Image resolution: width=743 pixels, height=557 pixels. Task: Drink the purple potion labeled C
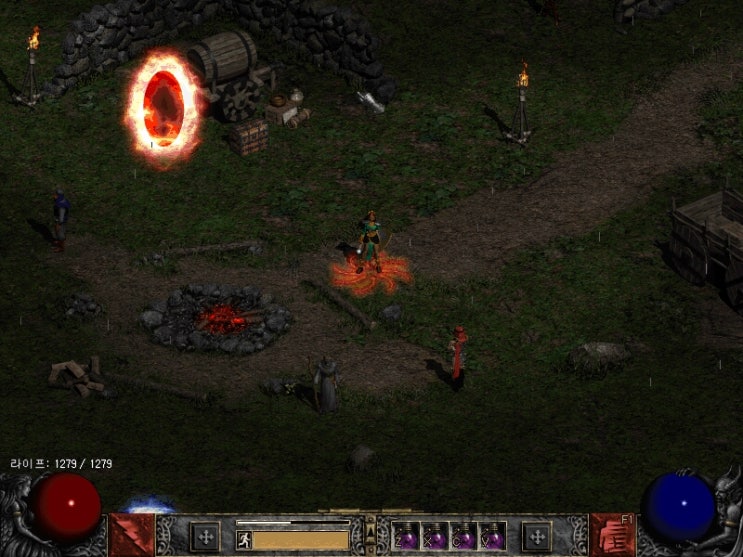pos(463,537)
